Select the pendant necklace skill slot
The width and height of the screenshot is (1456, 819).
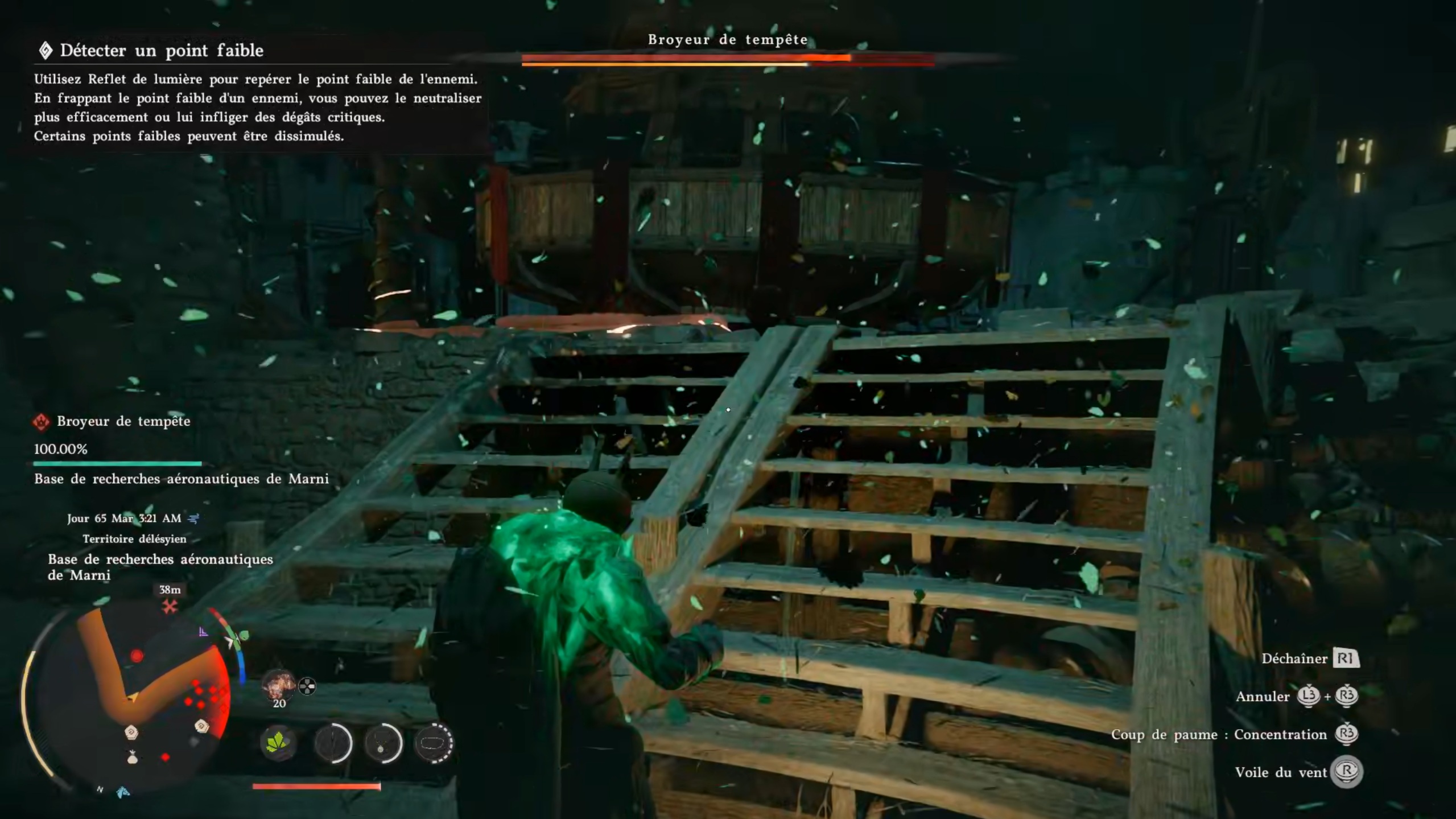(x=383, y=743)
